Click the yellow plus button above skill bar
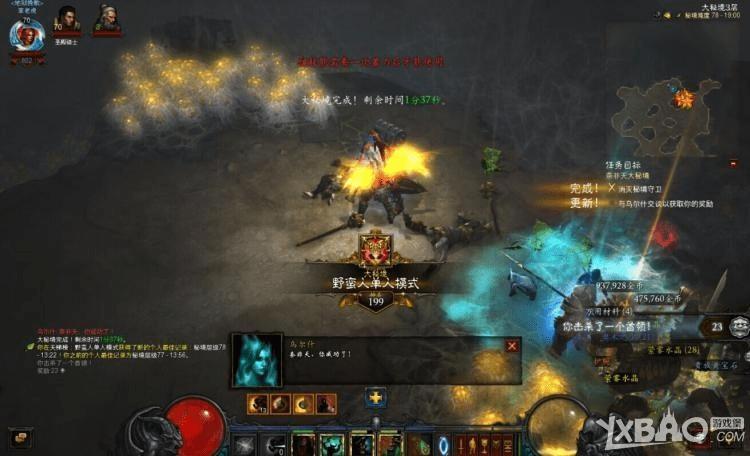Viewport: 750px width, 456px height. (x=375, y=399)
